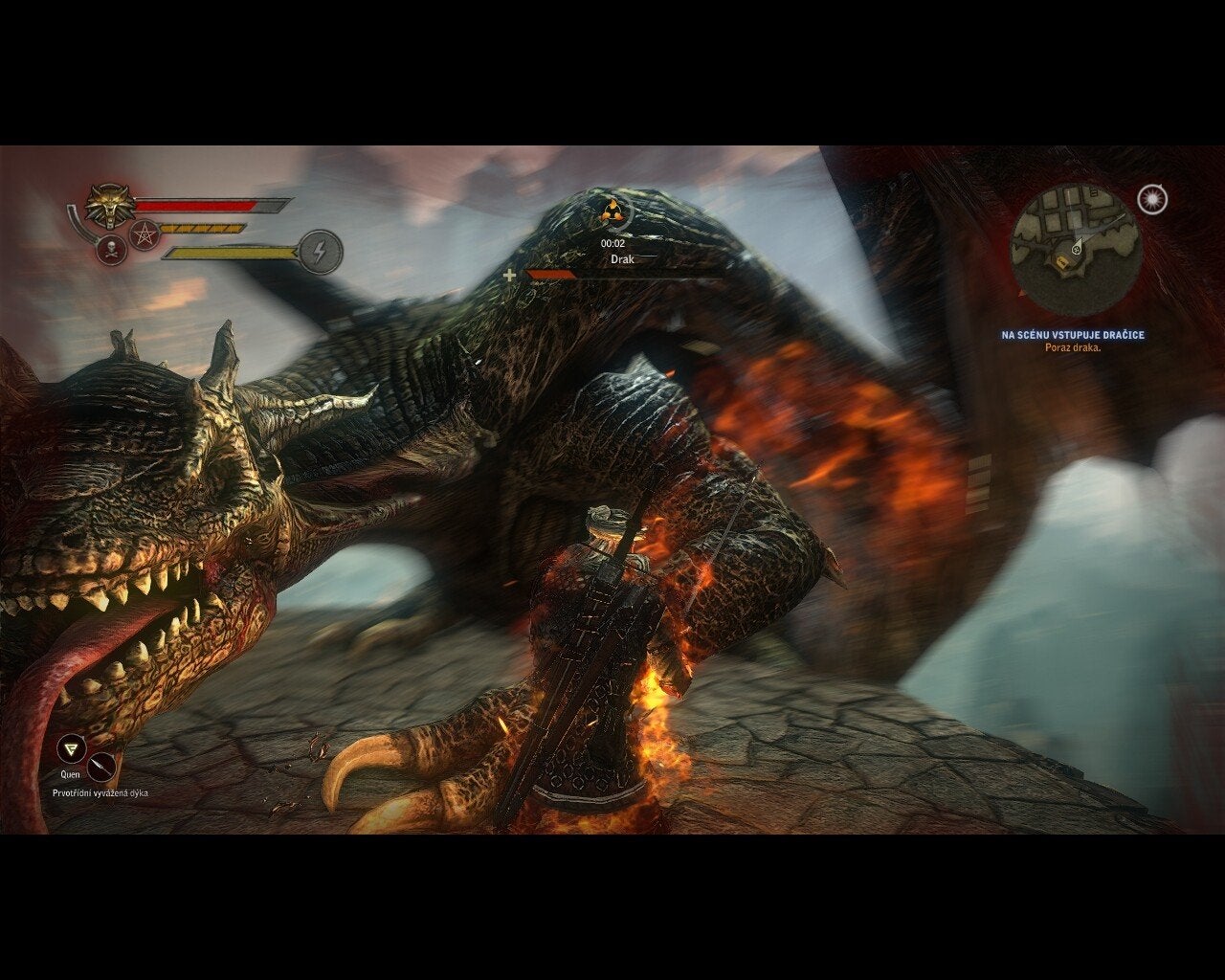Click the wolf medallion icon
Image resolution: width=1225 pixels, height=980 pixels.
pyautogui.click(x=108, y=205)
